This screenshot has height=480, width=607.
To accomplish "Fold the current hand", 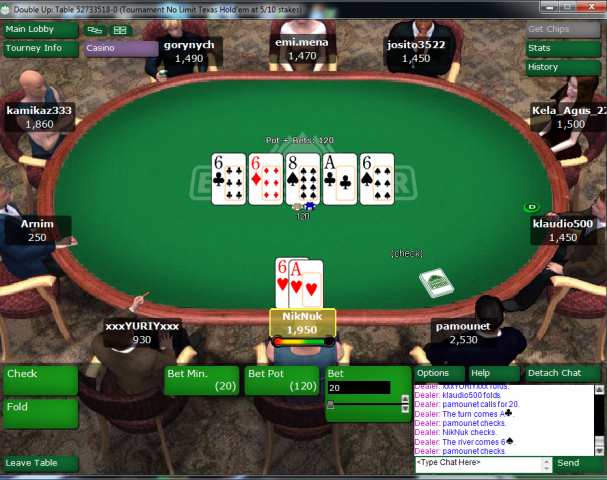I will [40, 408].
